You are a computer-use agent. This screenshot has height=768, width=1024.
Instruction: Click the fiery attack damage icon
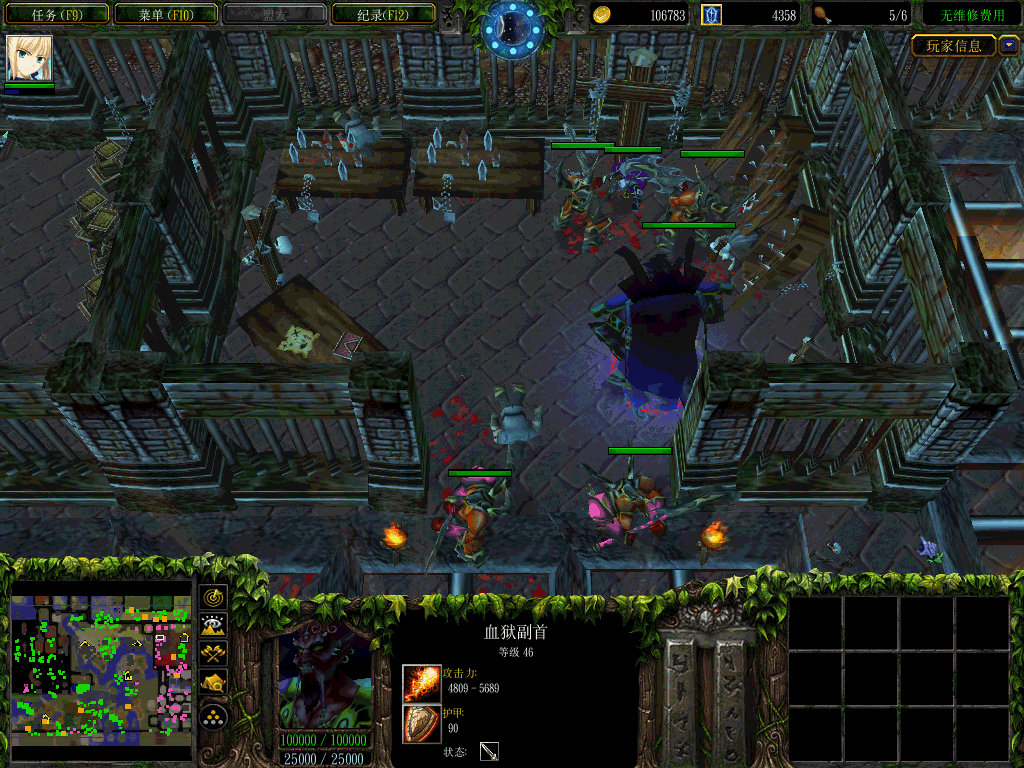pos(421,683)
